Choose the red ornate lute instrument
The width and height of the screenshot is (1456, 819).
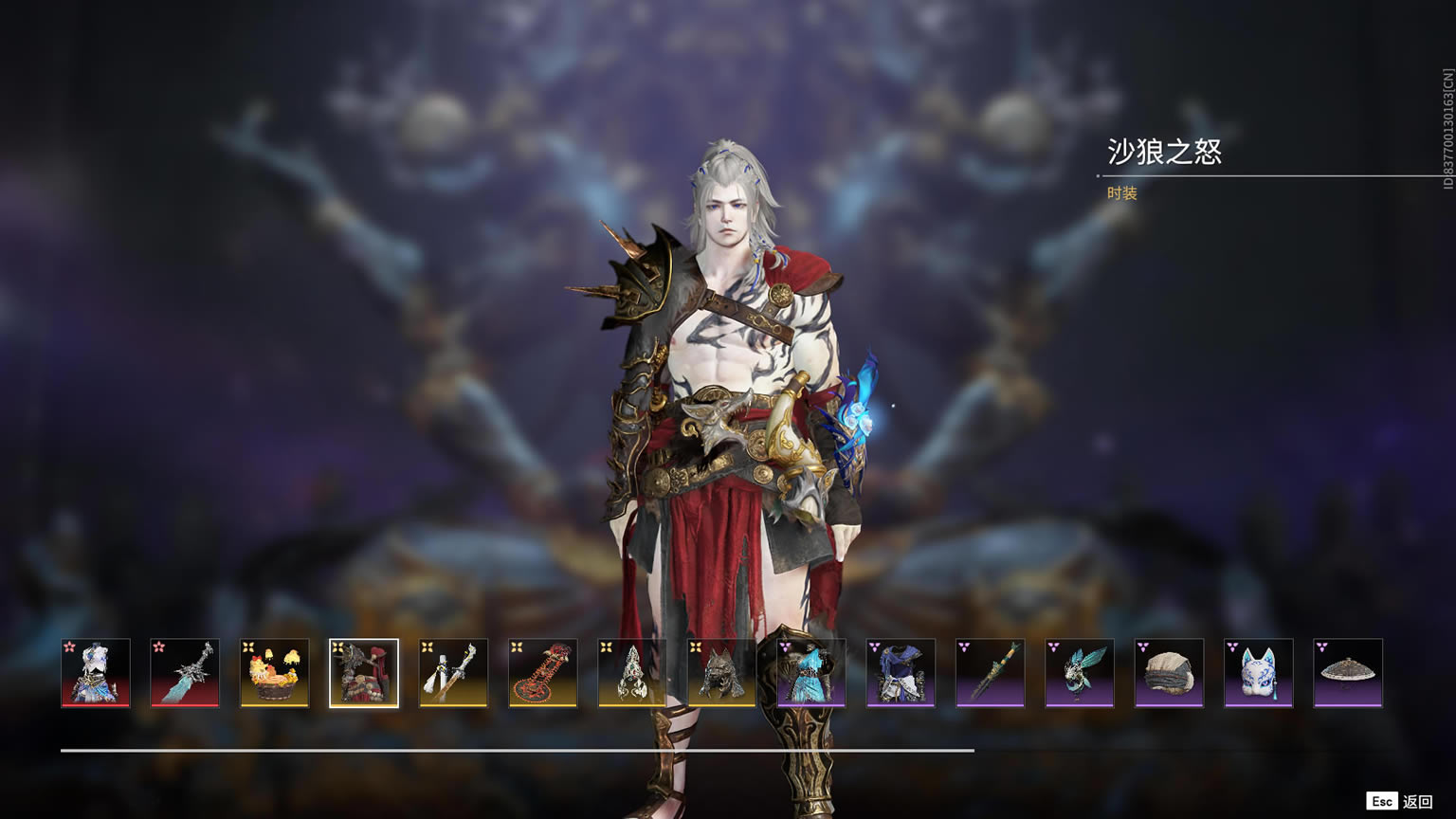pos(543,673)
